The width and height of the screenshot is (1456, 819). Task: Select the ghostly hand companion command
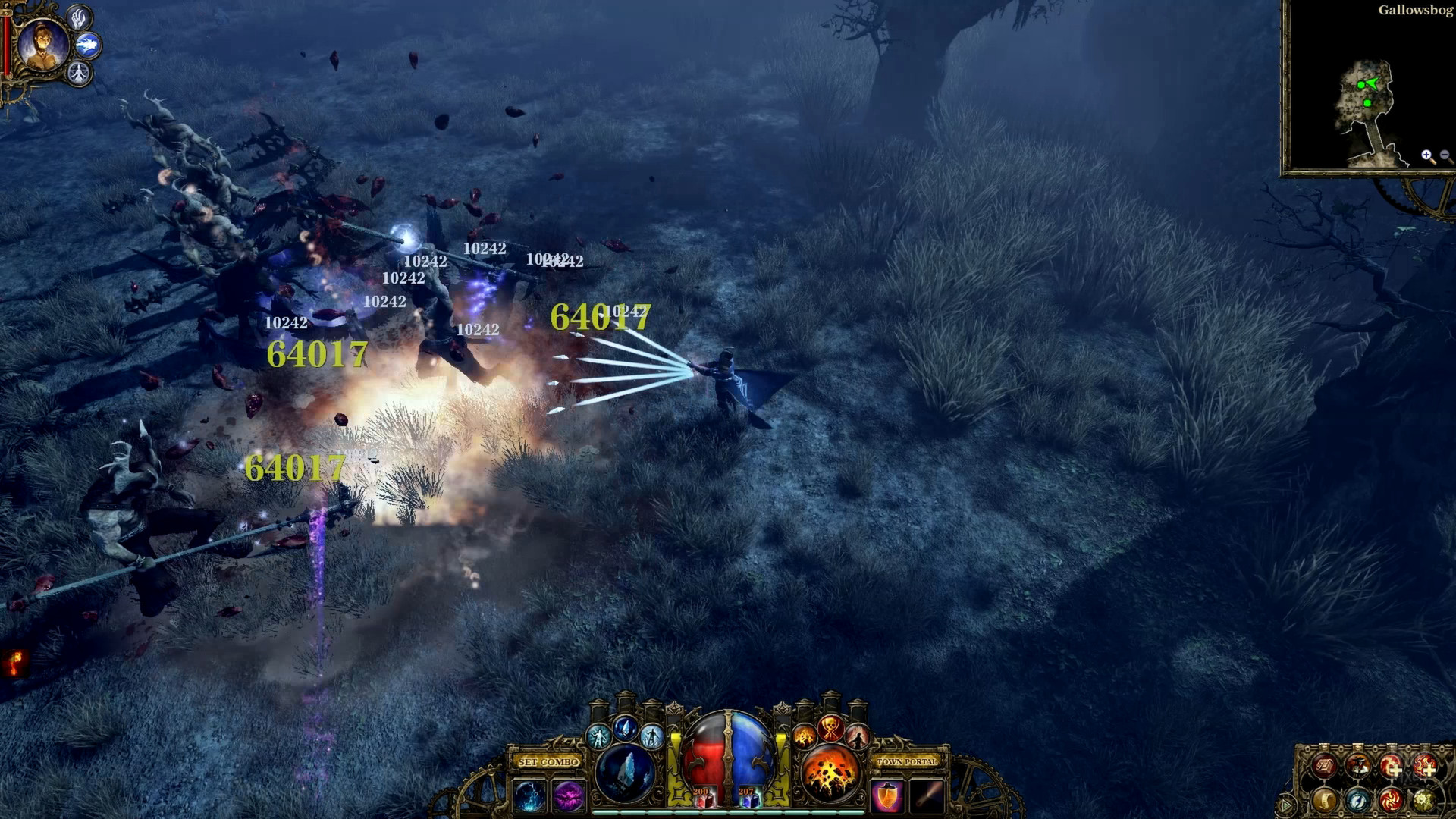(x=80, y=17)
